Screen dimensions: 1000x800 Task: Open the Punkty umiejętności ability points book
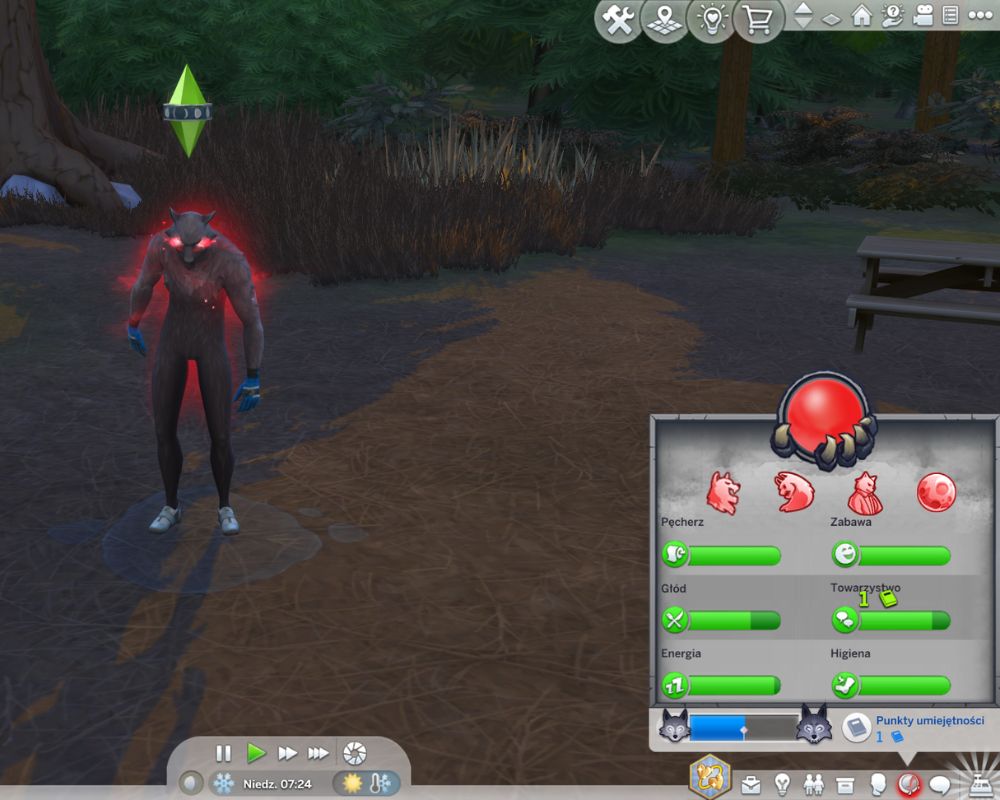[x=857, y=727]
